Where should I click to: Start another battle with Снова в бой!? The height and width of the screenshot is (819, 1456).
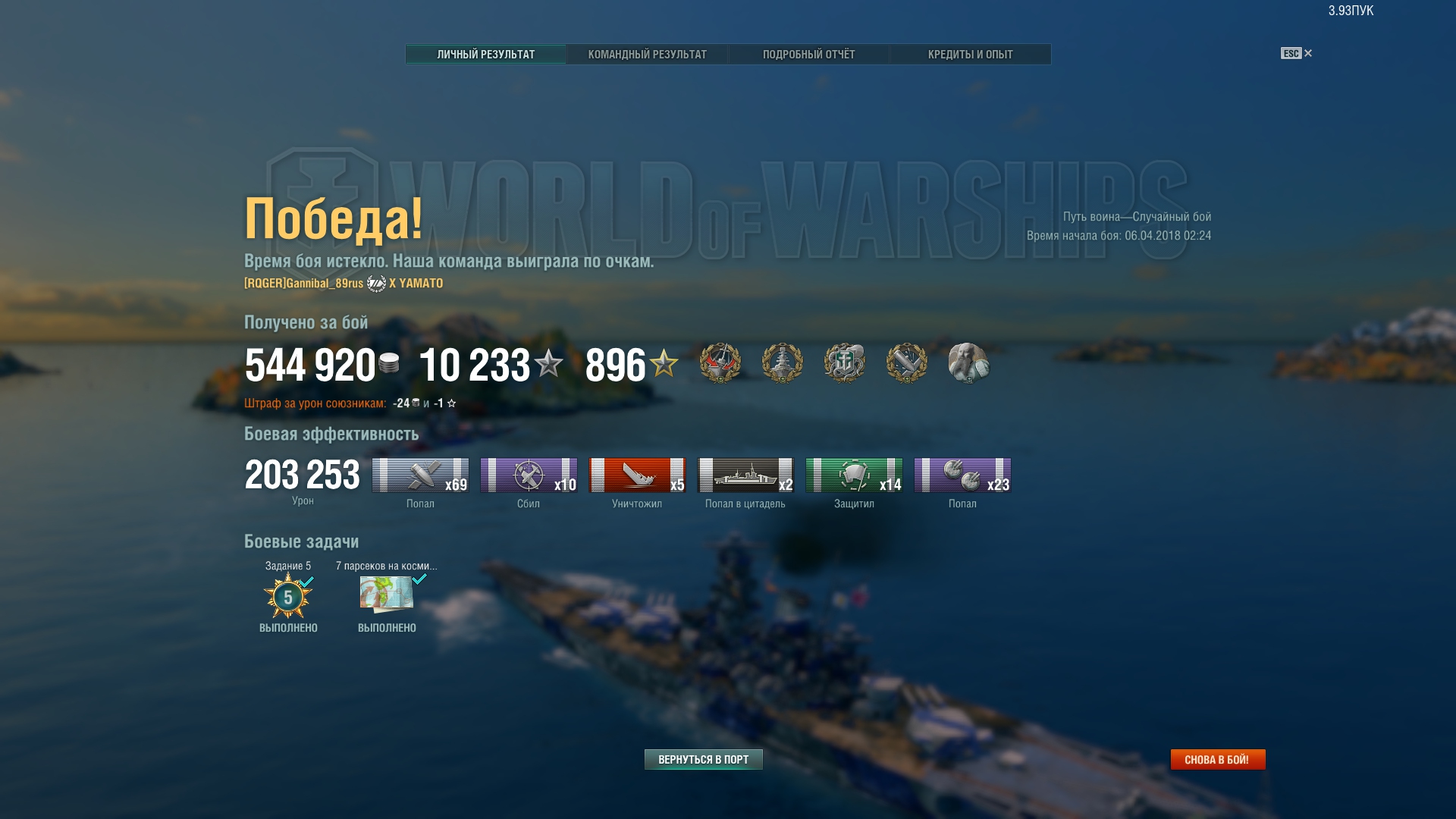(1217, 759)
